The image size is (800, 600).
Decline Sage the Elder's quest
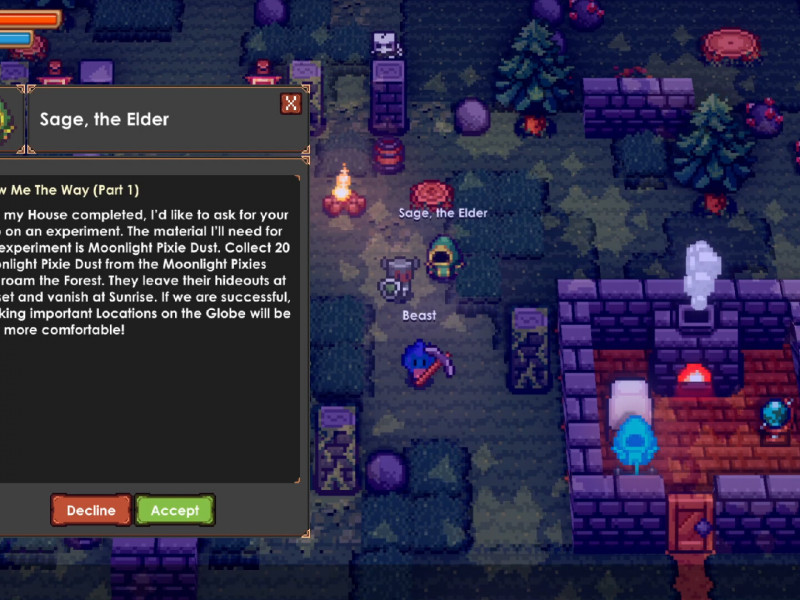click(x=90, y=510)
